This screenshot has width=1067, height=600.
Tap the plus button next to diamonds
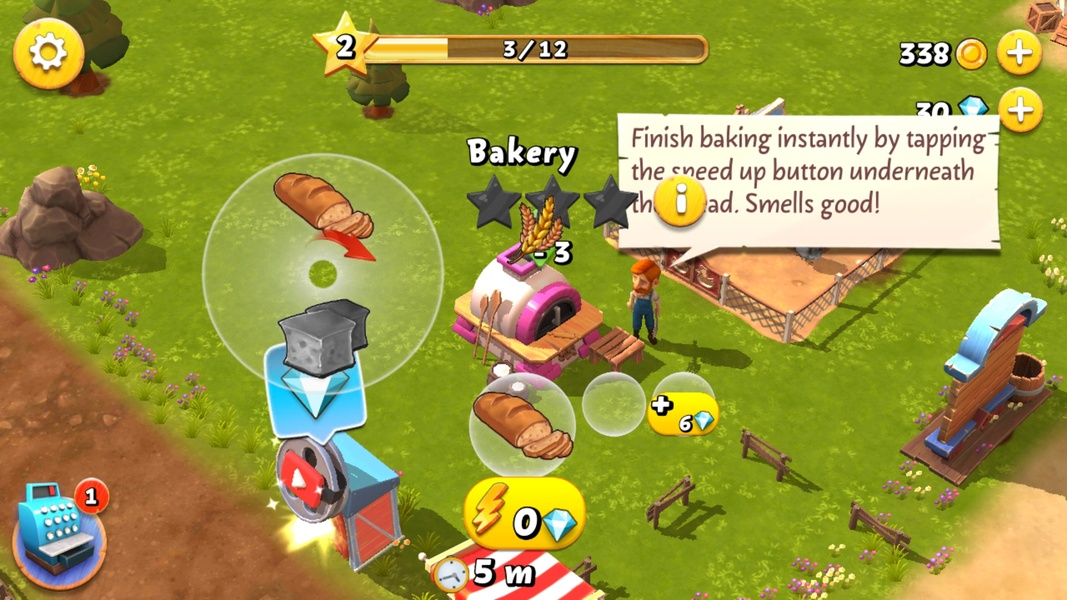(1019, 109)
